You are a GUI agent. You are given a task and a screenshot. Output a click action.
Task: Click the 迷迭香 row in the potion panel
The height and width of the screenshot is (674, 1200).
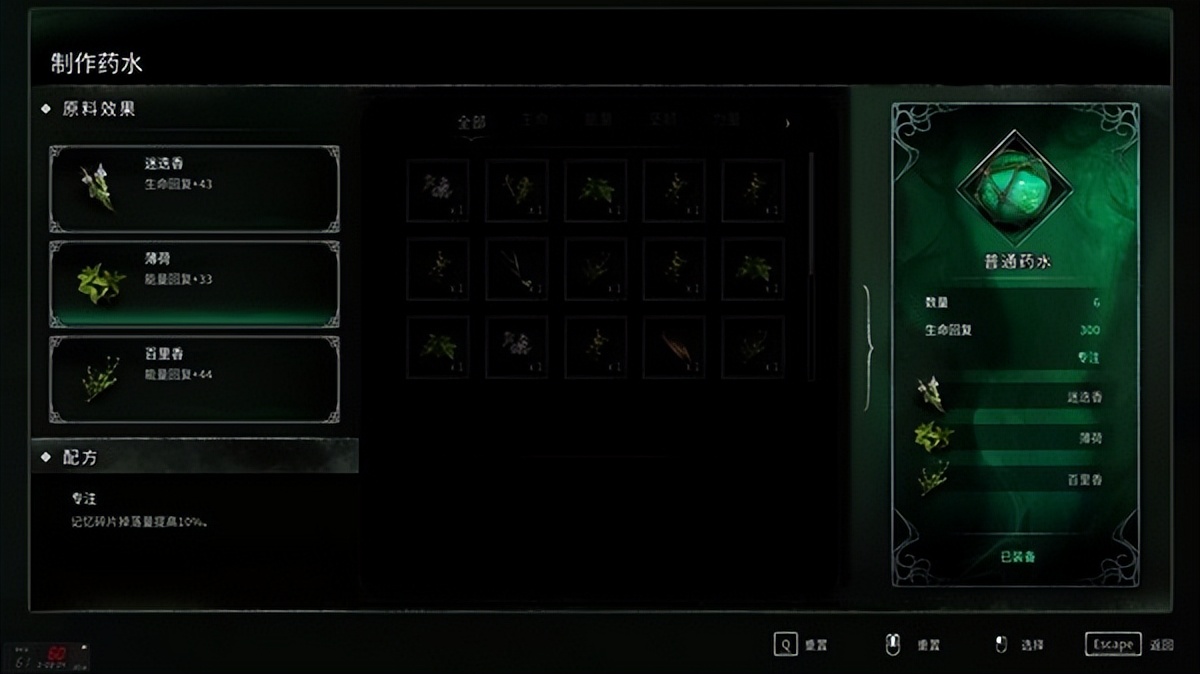(x=1013, y=396)
